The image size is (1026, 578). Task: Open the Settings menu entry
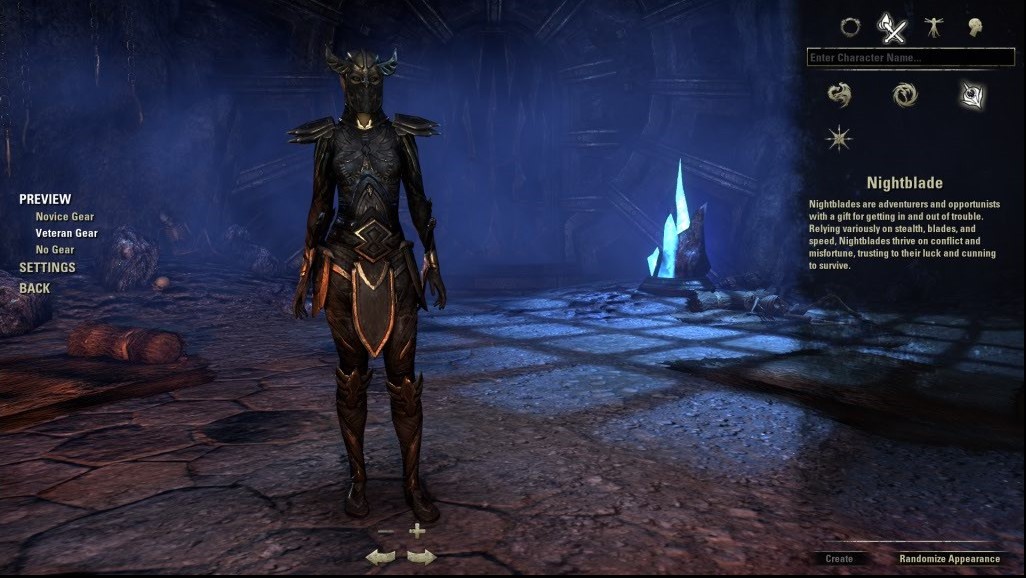point(47,268)
